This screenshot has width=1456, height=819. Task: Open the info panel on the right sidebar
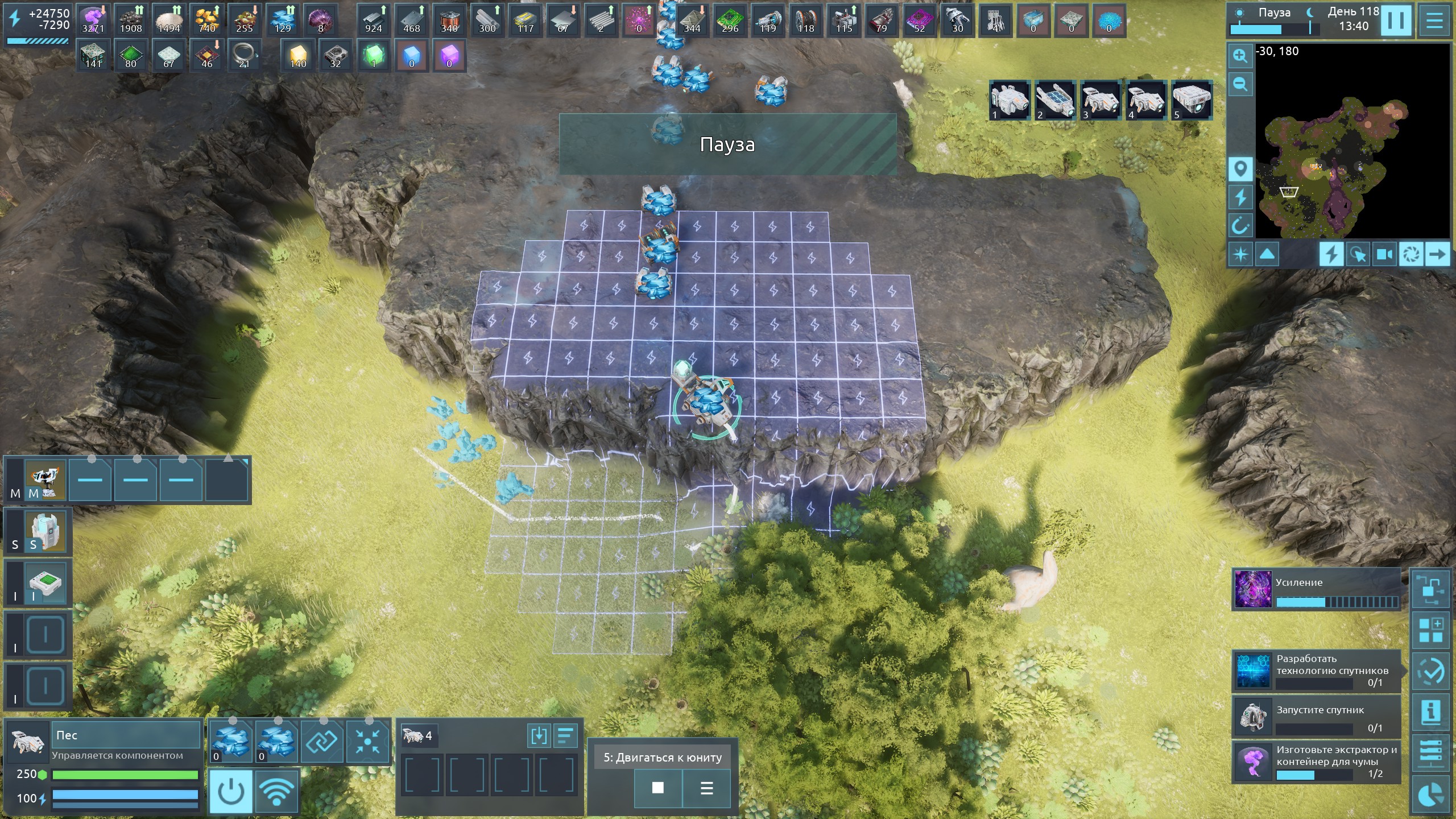(x=1431, y=712)
